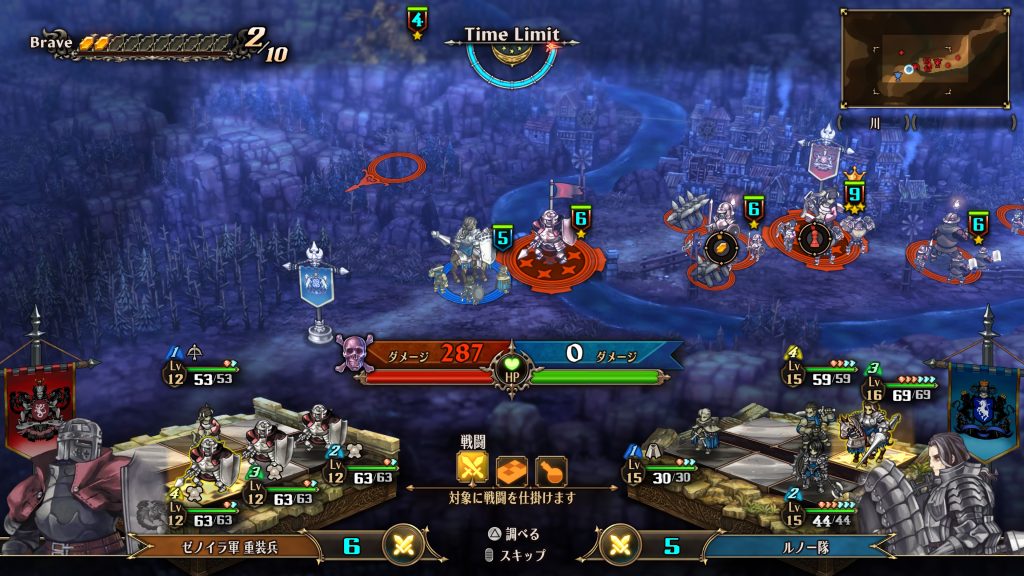
Task: Select the allied level 5 unit marker
Action: click(x=502, y=238)
